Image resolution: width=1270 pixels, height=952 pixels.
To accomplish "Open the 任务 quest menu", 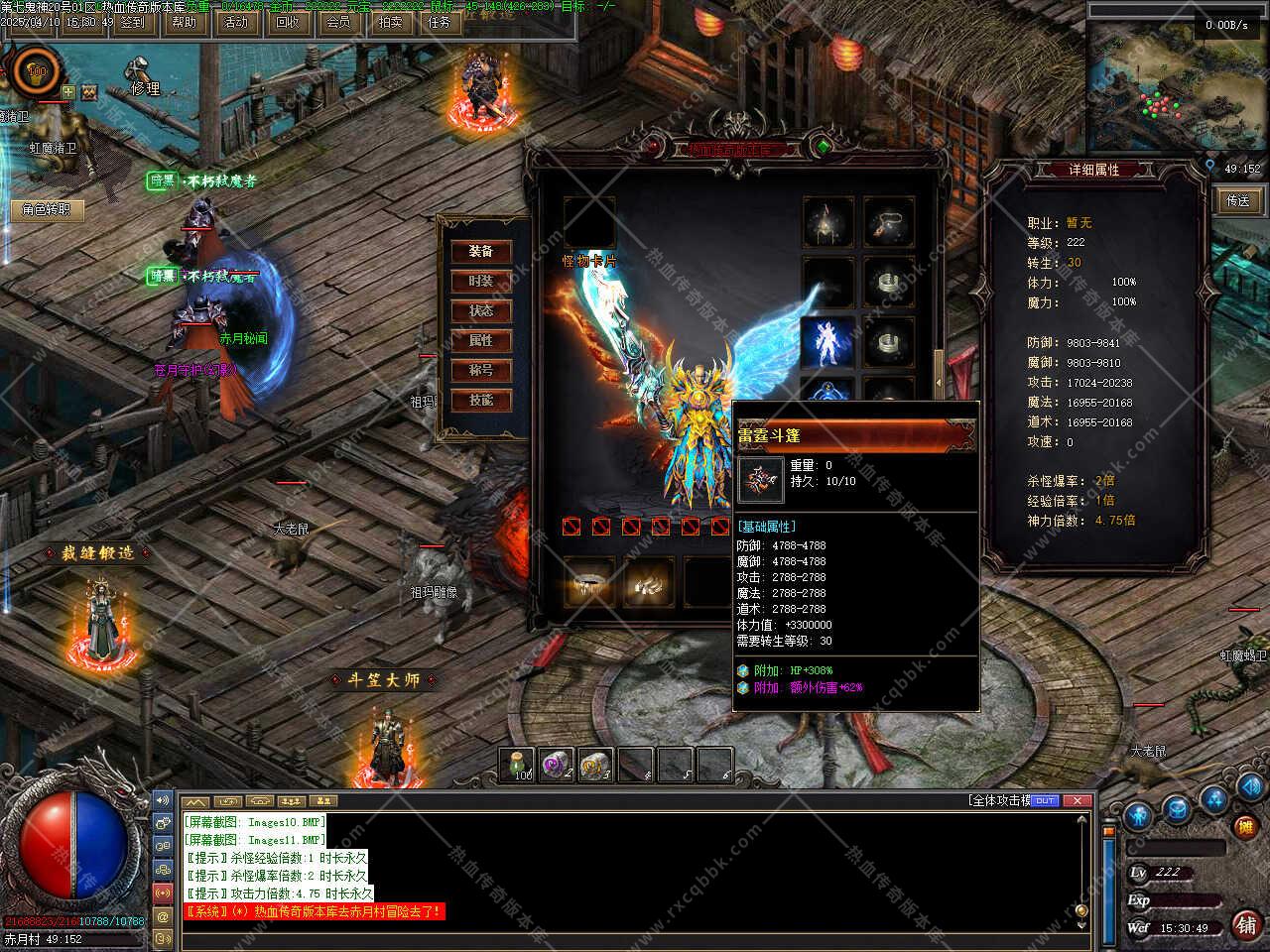I will pos(441,22).
